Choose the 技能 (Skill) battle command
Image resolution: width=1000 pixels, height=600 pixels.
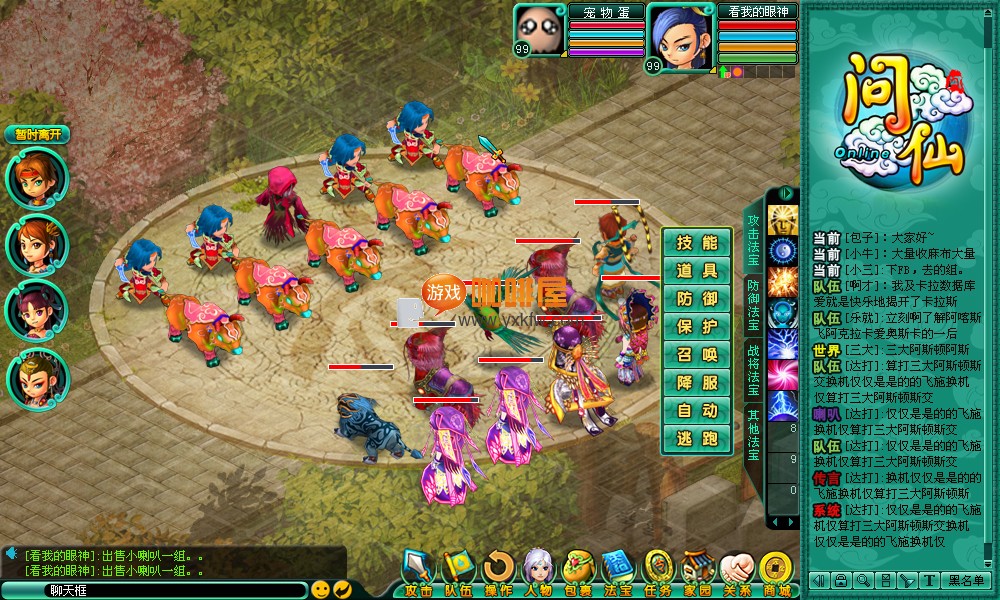coord(697,243)
